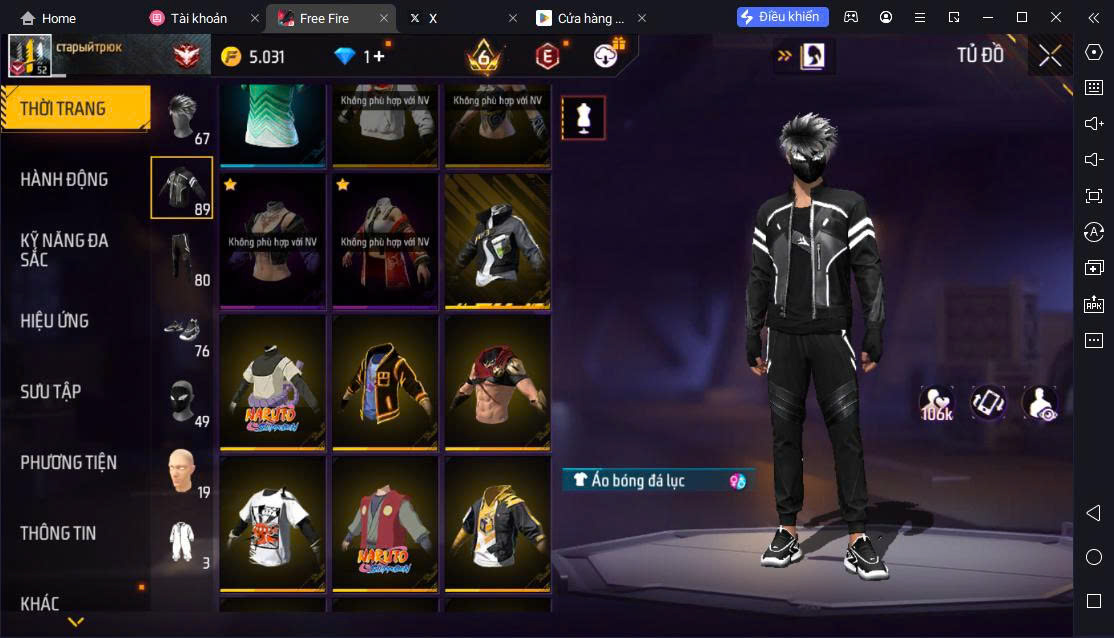1114x638 pixels.
Task: Choose the Naruto red sage coat top
Action: 385,524
